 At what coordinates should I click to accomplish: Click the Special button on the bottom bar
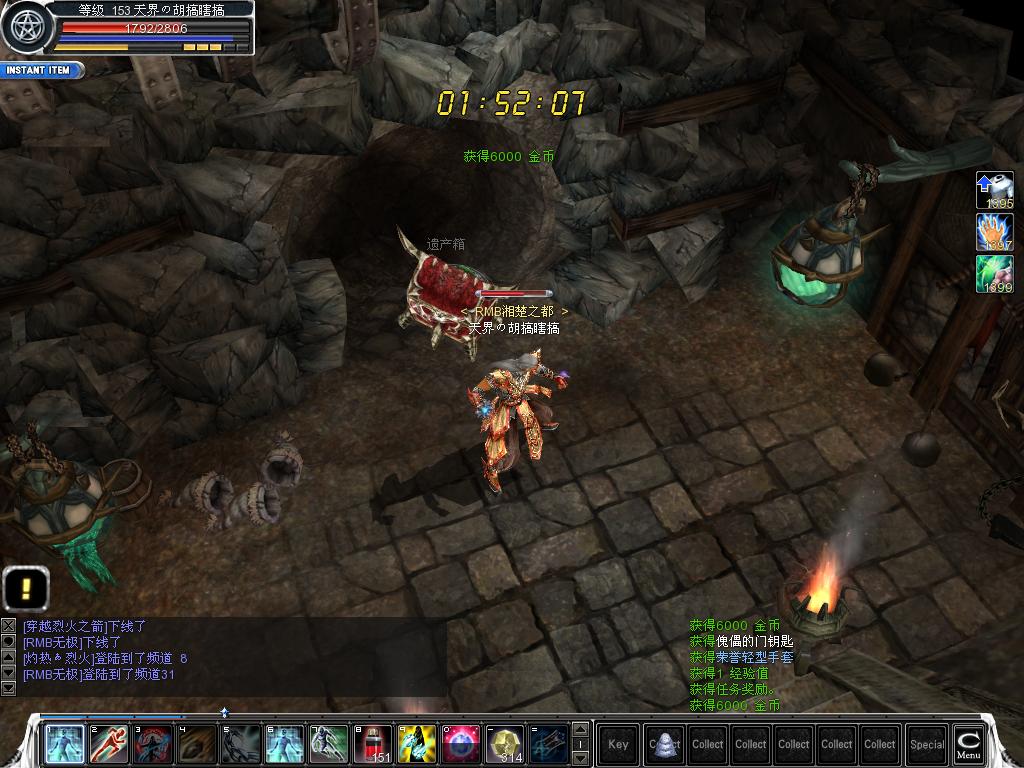[x=927, y=744]
